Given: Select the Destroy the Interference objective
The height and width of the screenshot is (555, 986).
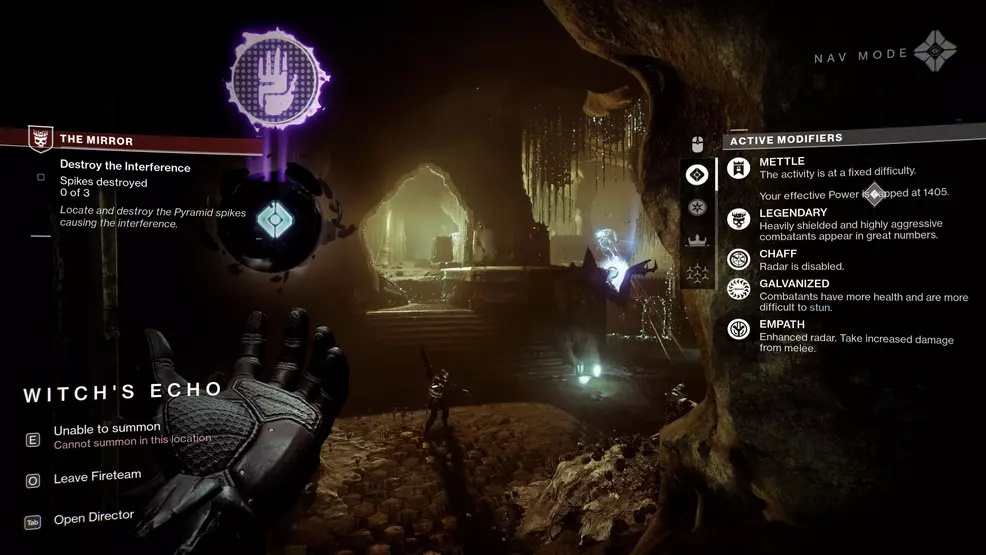Looking at the screenshot, I should [124, 167].
